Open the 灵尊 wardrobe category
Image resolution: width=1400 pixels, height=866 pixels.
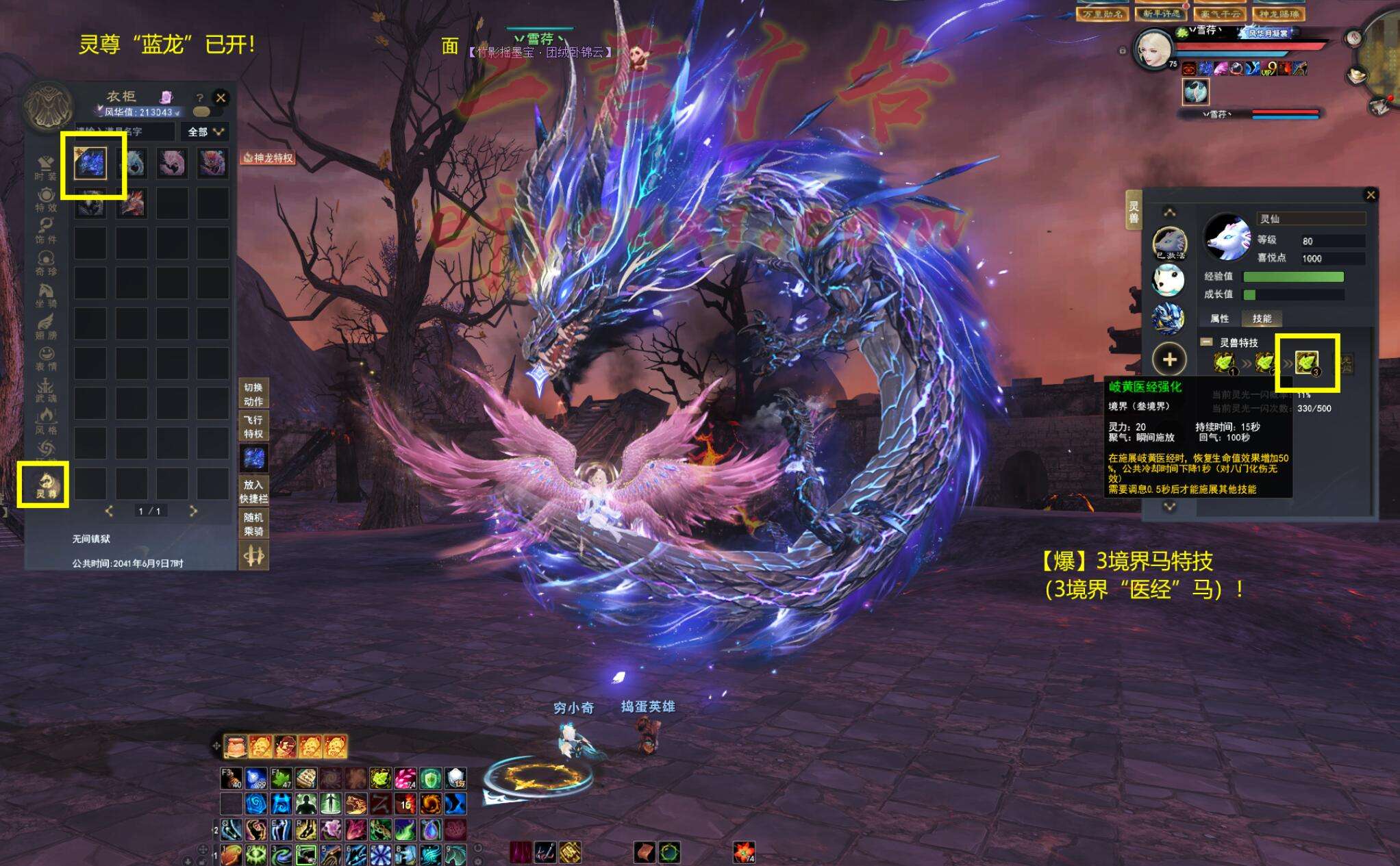(46, 485)
